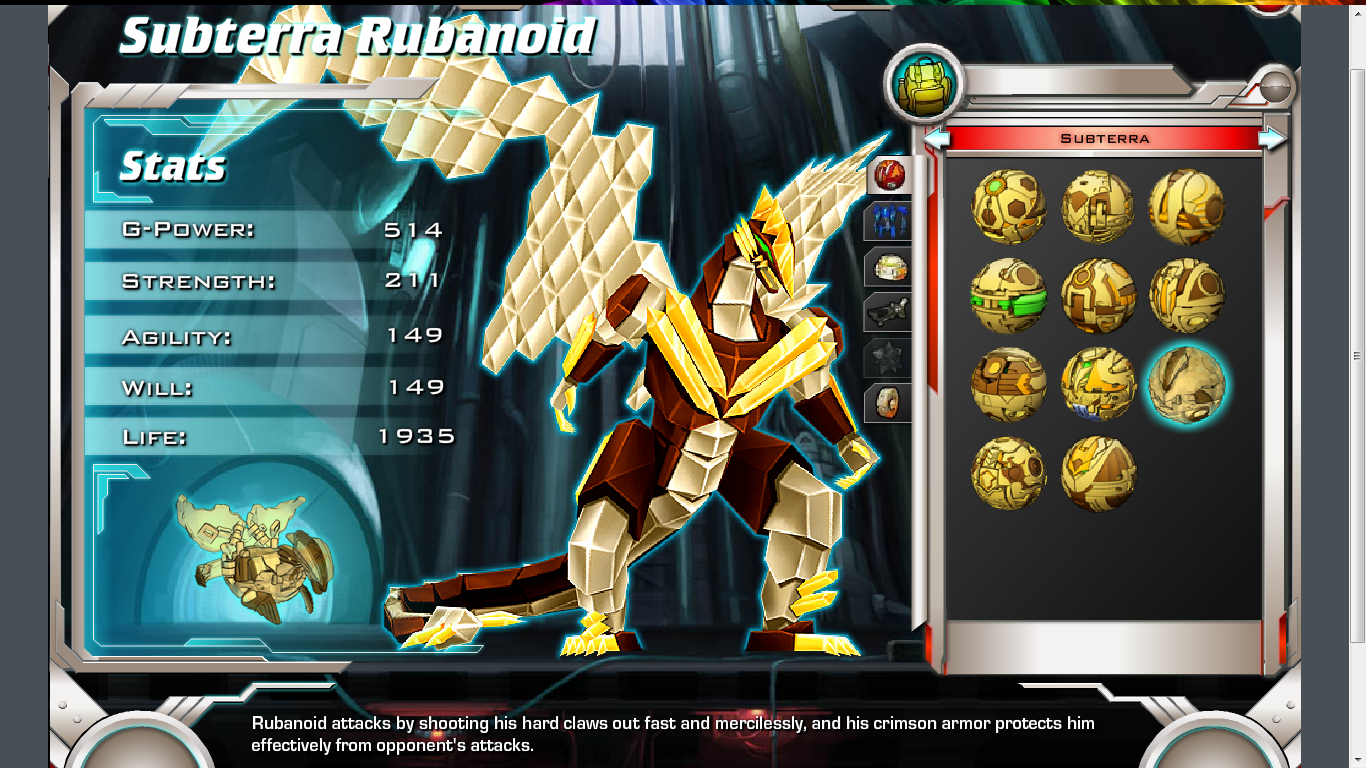Open the black weapon gear tab
Screen dimensions: 1366x768
(889, 312)
